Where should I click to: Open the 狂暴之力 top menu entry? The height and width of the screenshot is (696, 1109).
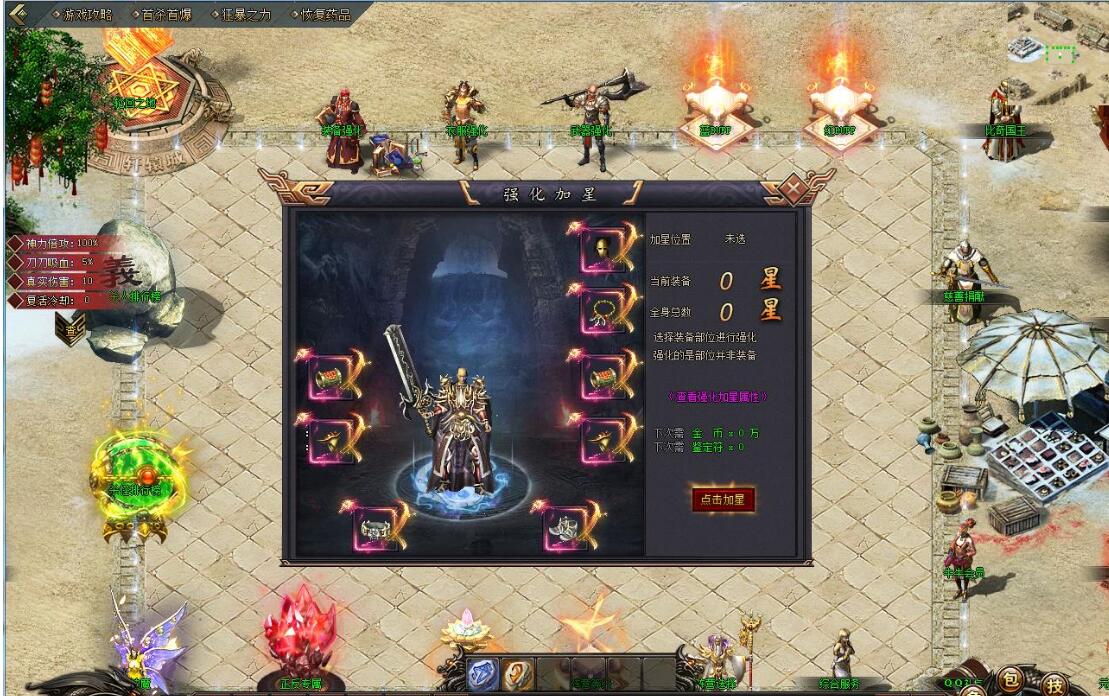(x=246, y=15)
